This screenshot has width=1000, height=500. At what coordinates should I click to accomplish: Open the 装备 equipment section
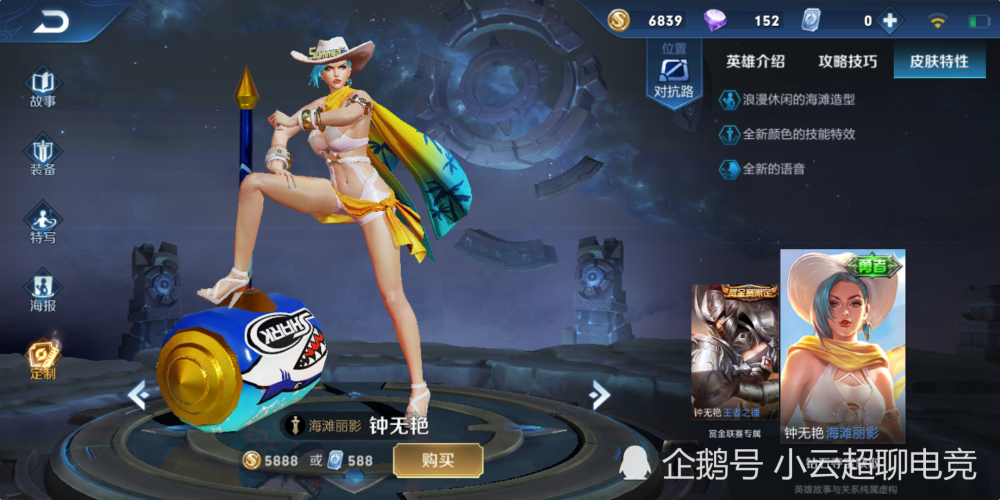pos(43,156)
